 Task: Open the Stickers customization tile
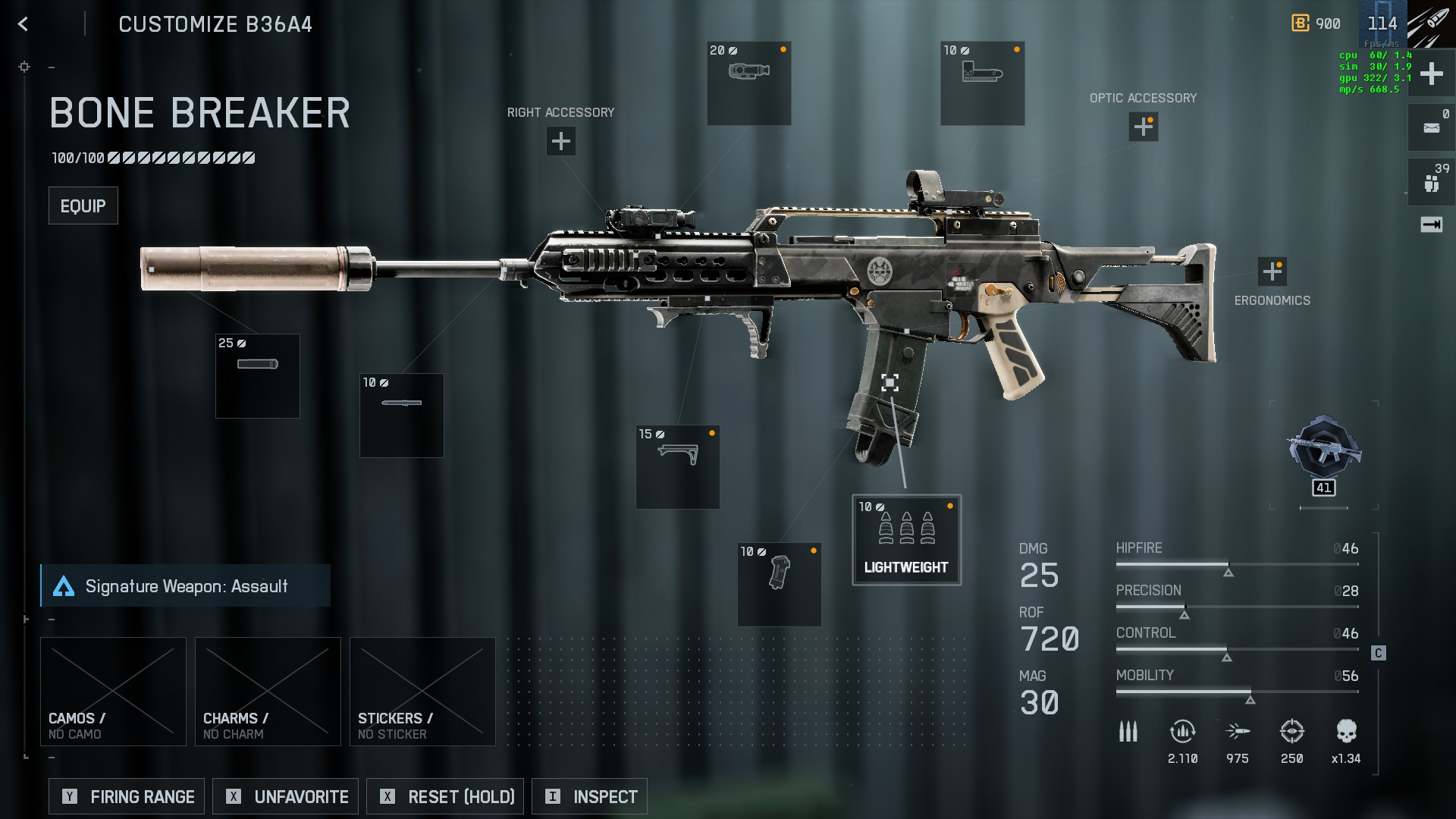click(422, 692)
